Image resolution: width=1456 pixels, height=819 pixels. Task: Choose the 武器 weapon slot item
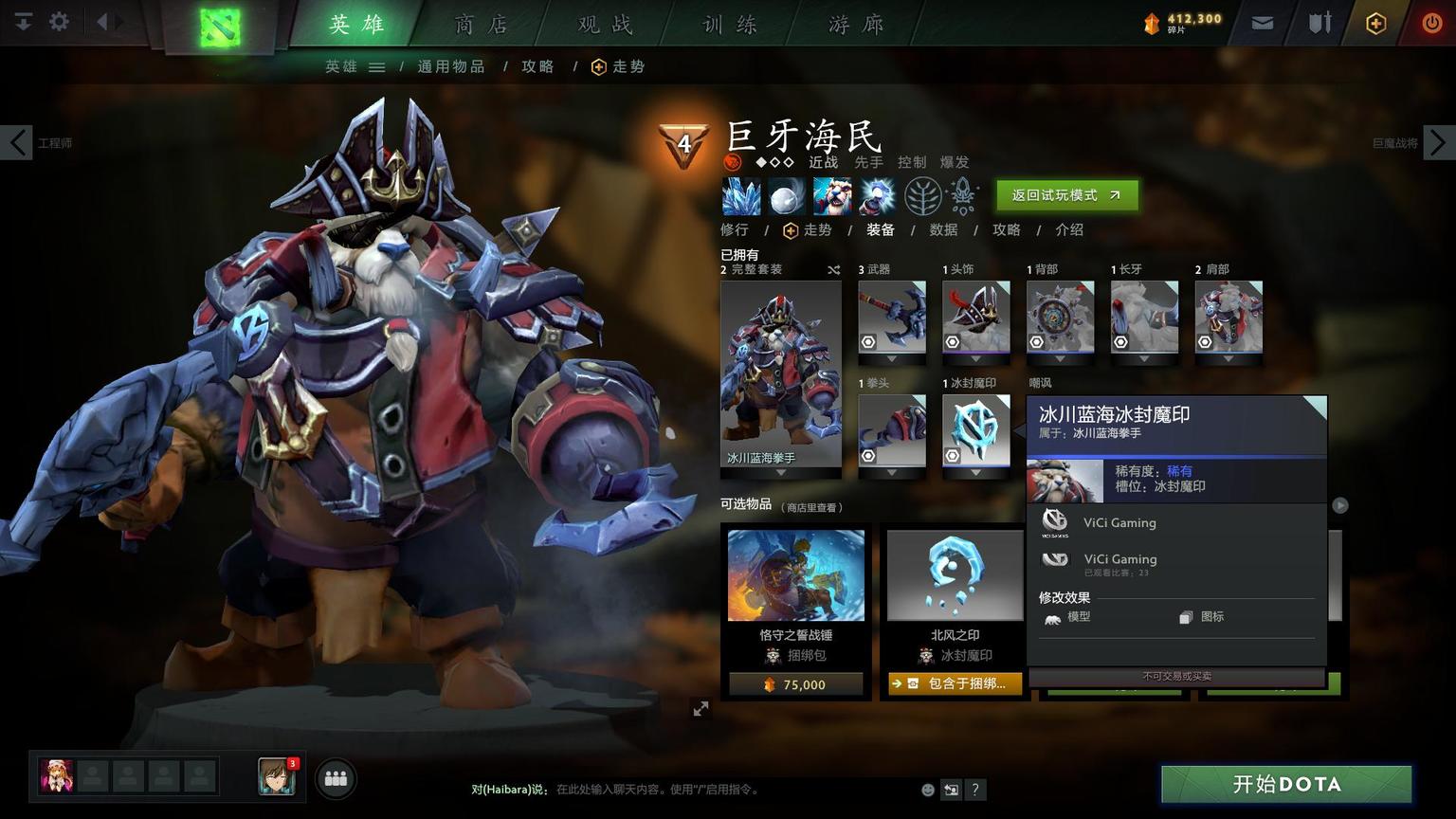891,318
